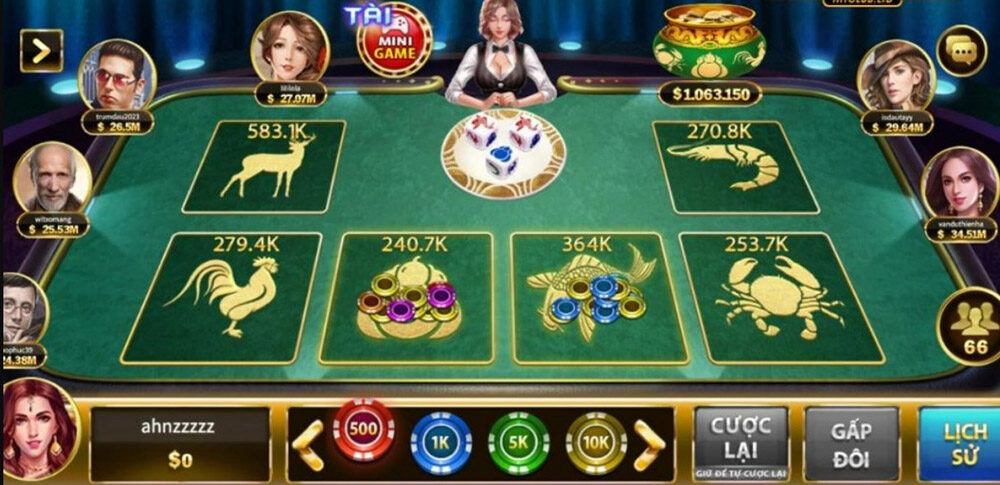Choose the blue 1K chip
The width and height of the screenshot is (1000, 485).
(441, 440)
